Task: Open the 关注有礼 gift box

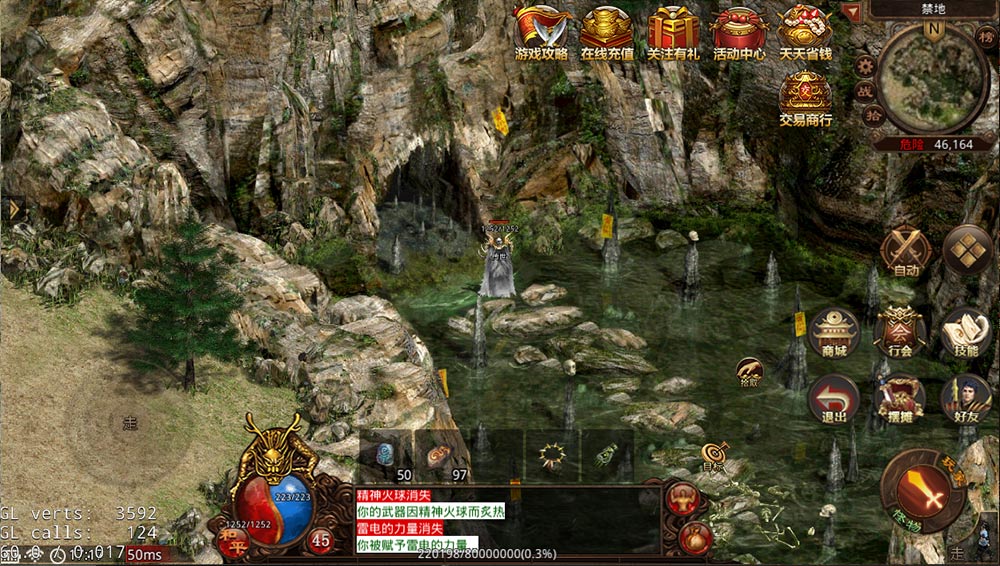Action: coord(673,31)
